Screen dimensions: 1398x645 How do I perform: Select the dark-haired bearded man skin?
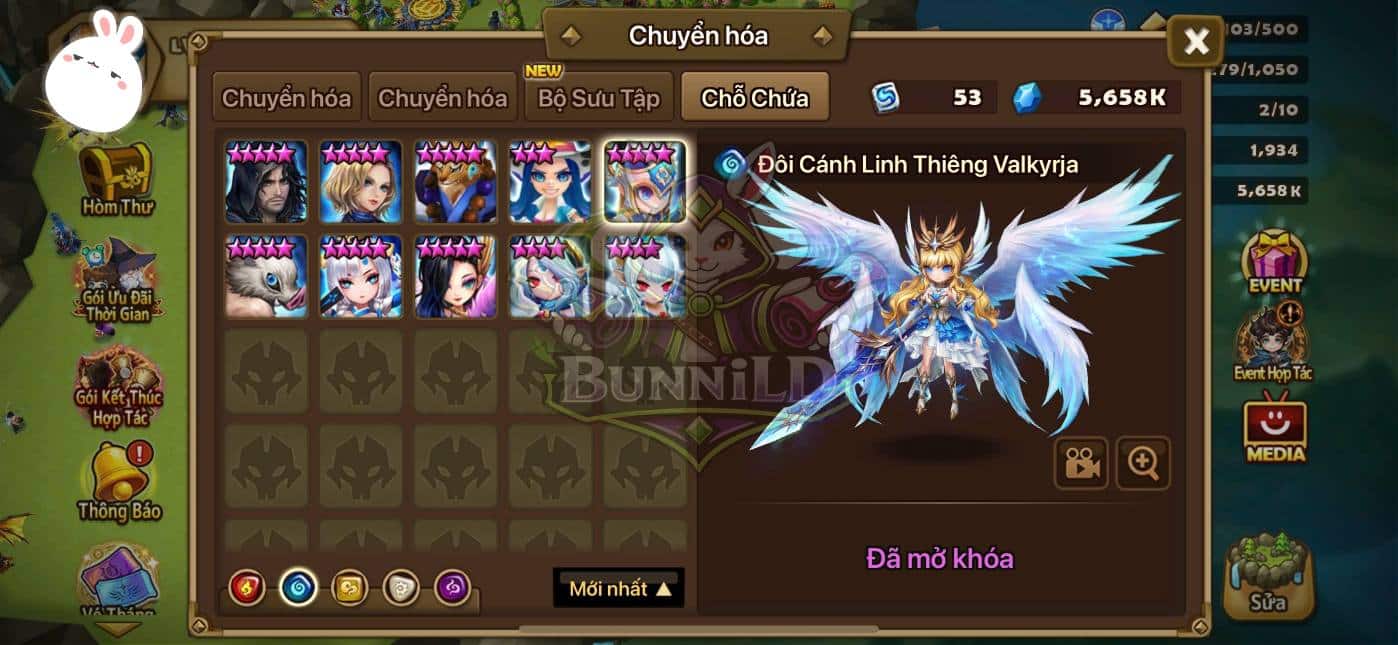[x=266, y=181]
